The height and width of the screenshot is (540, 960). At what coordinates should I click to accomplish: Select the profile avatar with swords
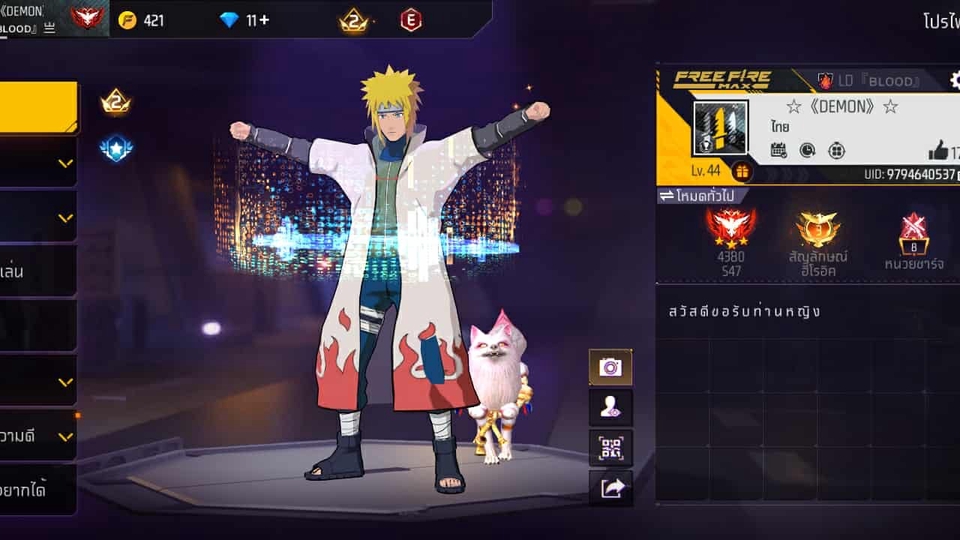click(x=720, y=127)
